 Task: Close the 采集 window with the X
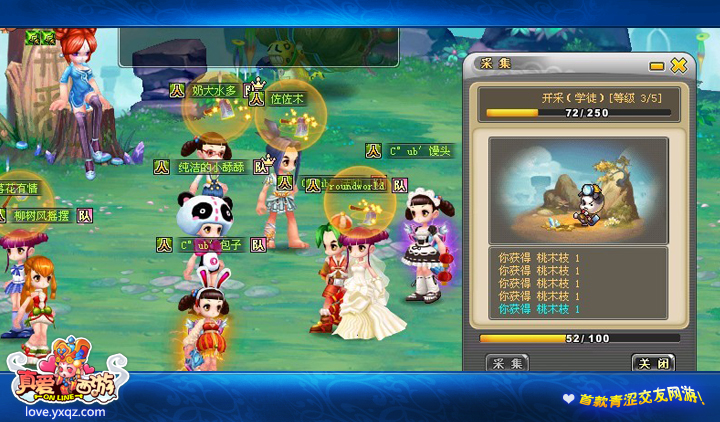point(679,65)
